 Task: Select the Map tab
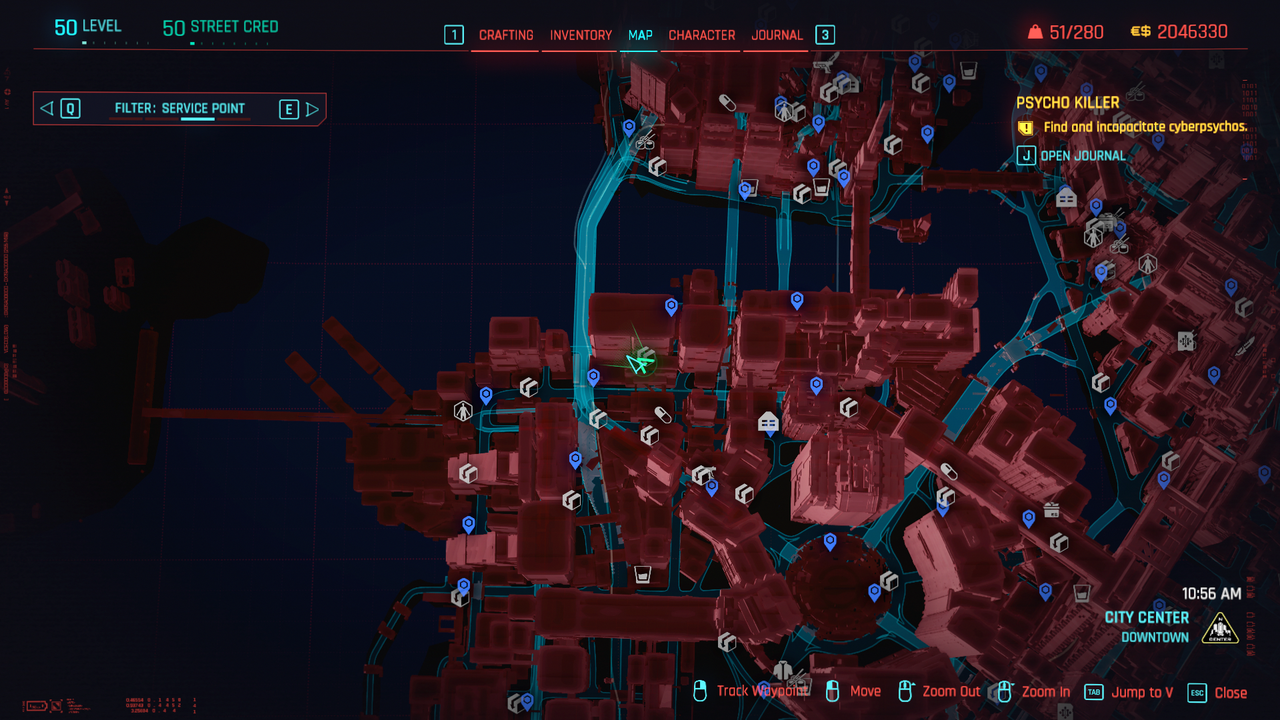pos(640,35)
